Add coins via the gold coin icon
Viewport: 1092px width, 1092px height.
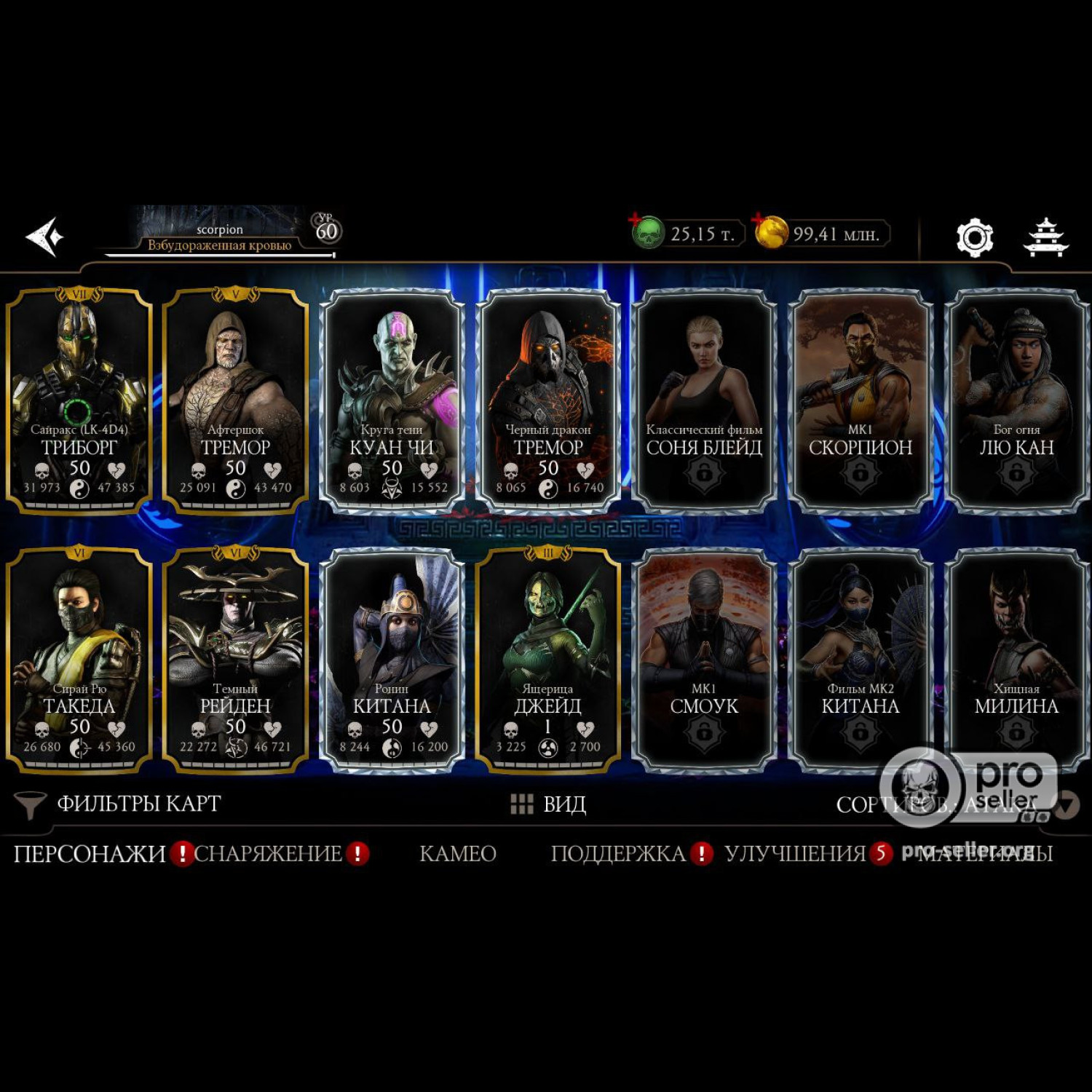click(x=771, y=233)
